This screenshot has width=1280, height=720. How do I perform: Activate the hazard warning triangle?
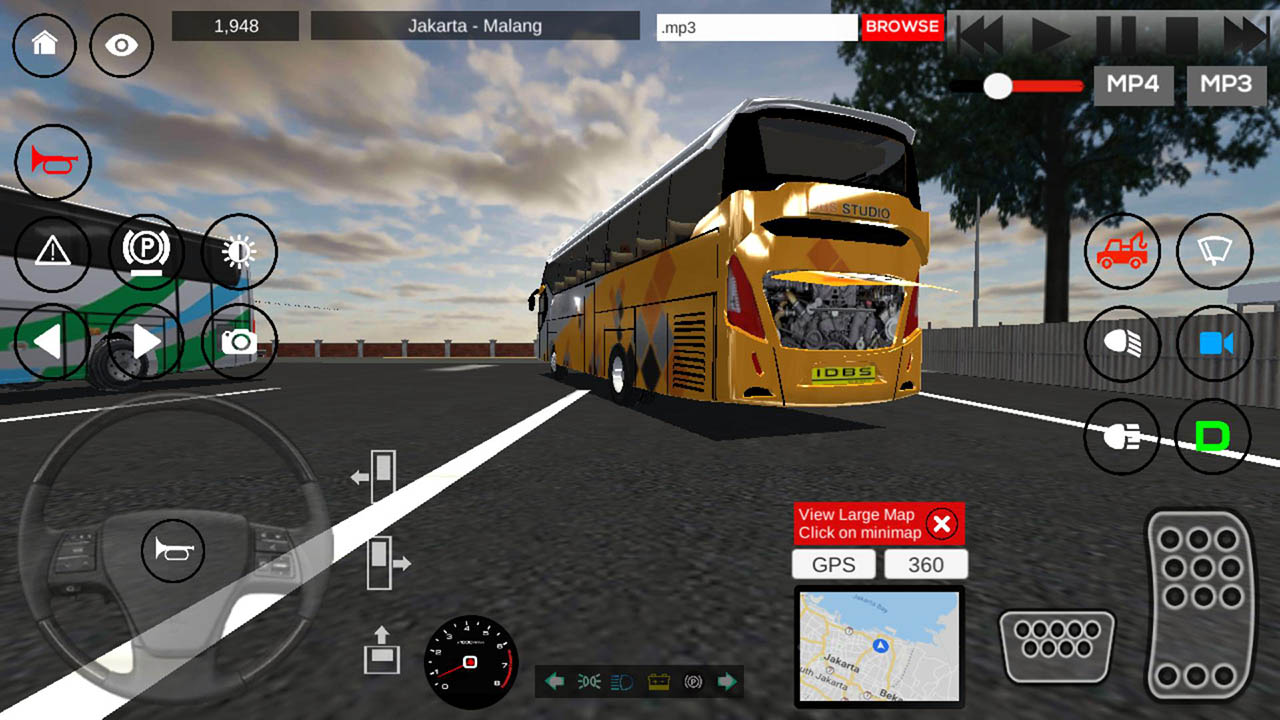click(53, 252)
